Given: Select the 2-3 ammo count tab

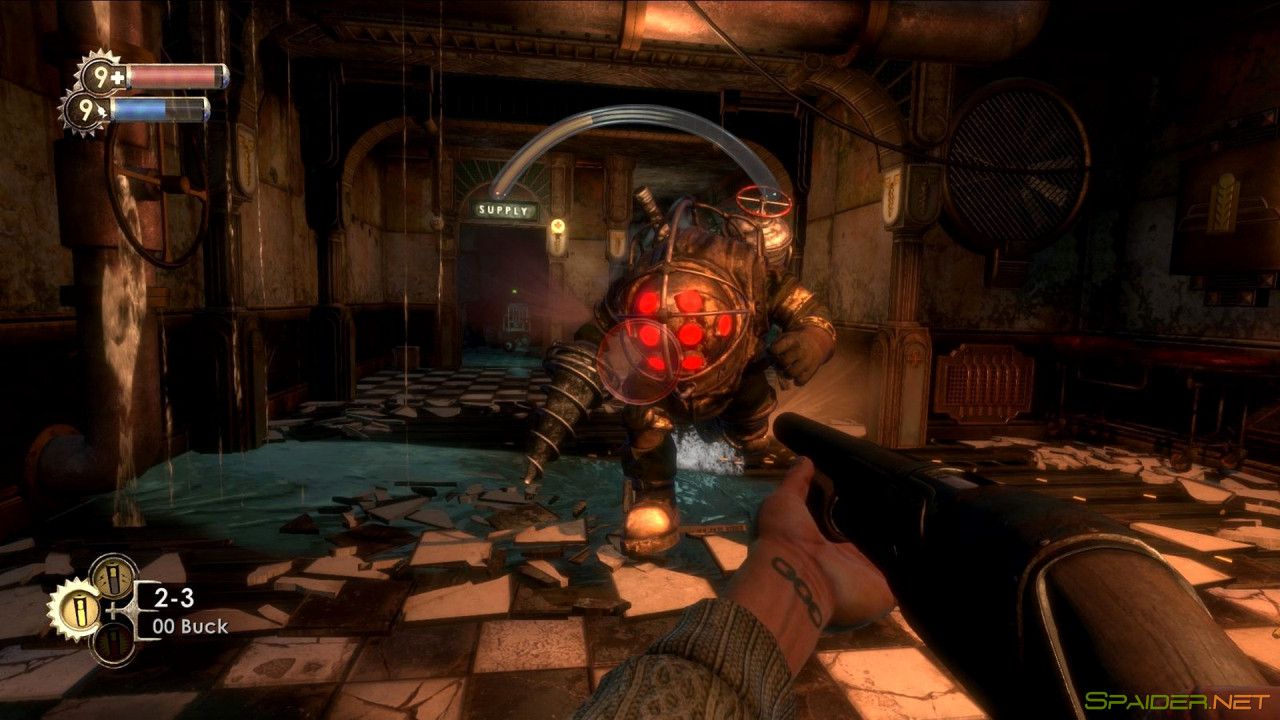Looking at the screenshot, I should (x=174, y=596).
